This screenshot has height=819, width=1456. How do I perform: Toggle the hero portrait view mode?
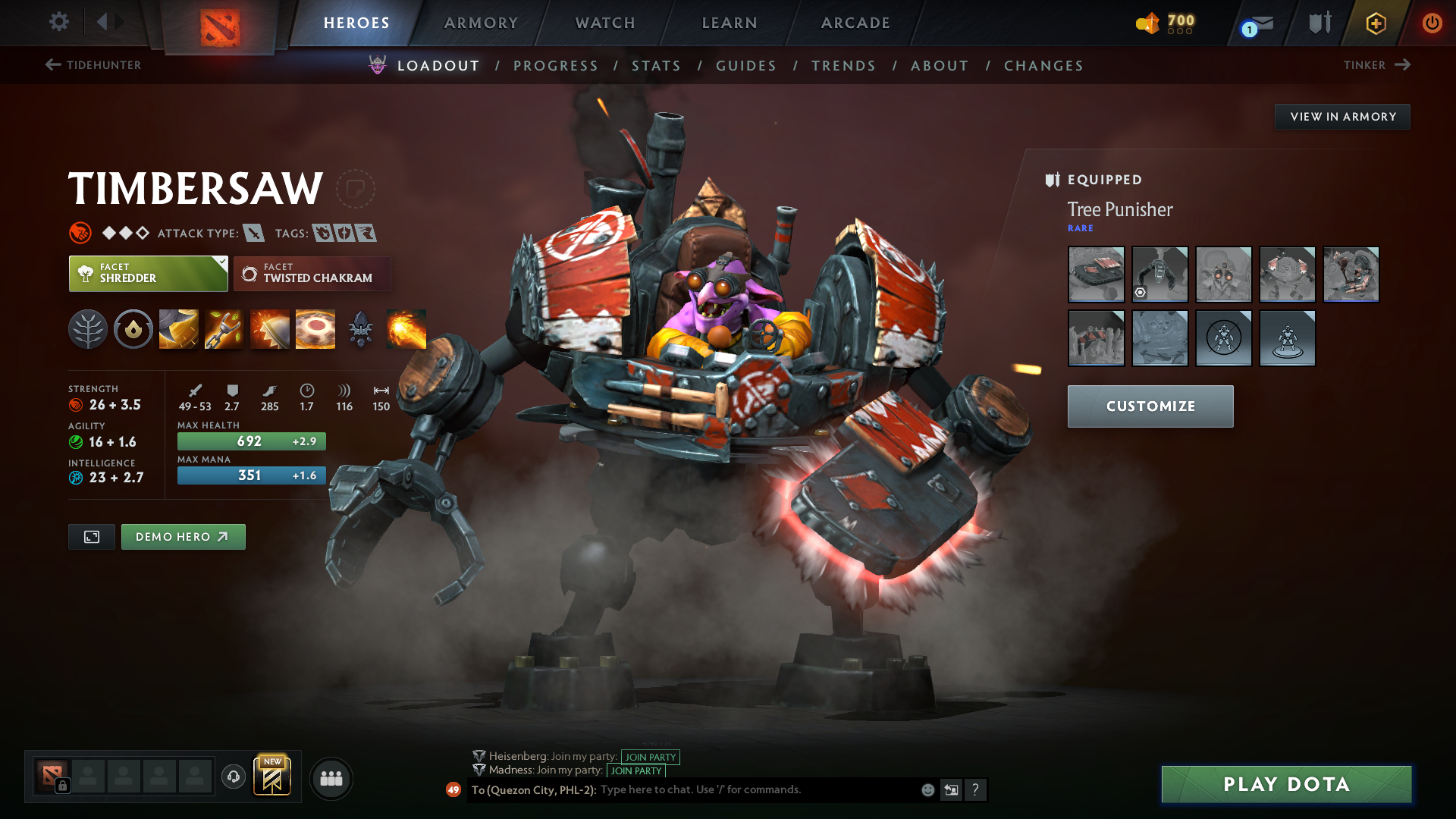coord(91,536)
